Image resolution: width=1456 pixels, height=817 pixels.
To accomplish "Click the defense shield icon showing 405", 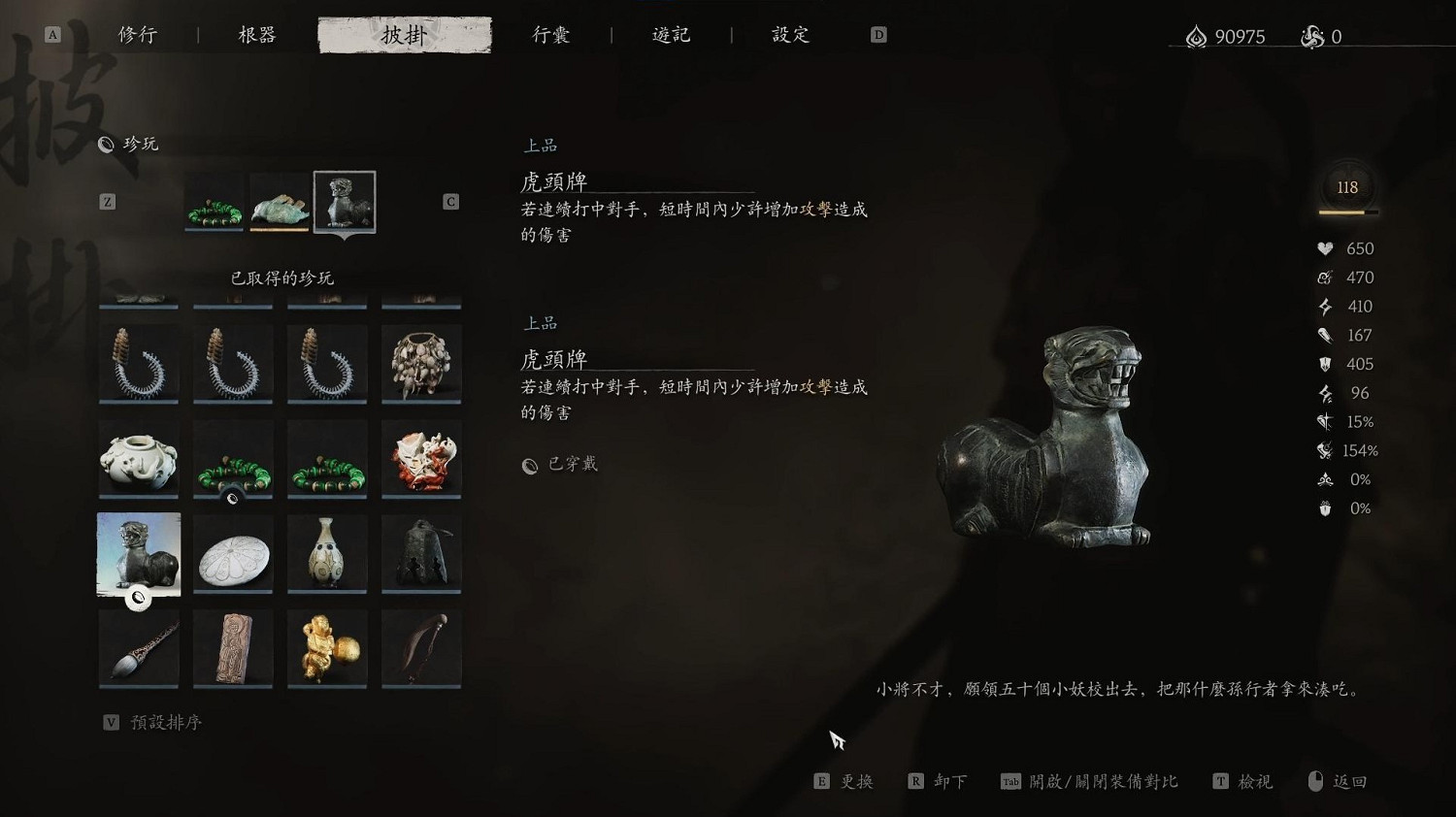I will pyautogui.click(x=1326, y=364).
